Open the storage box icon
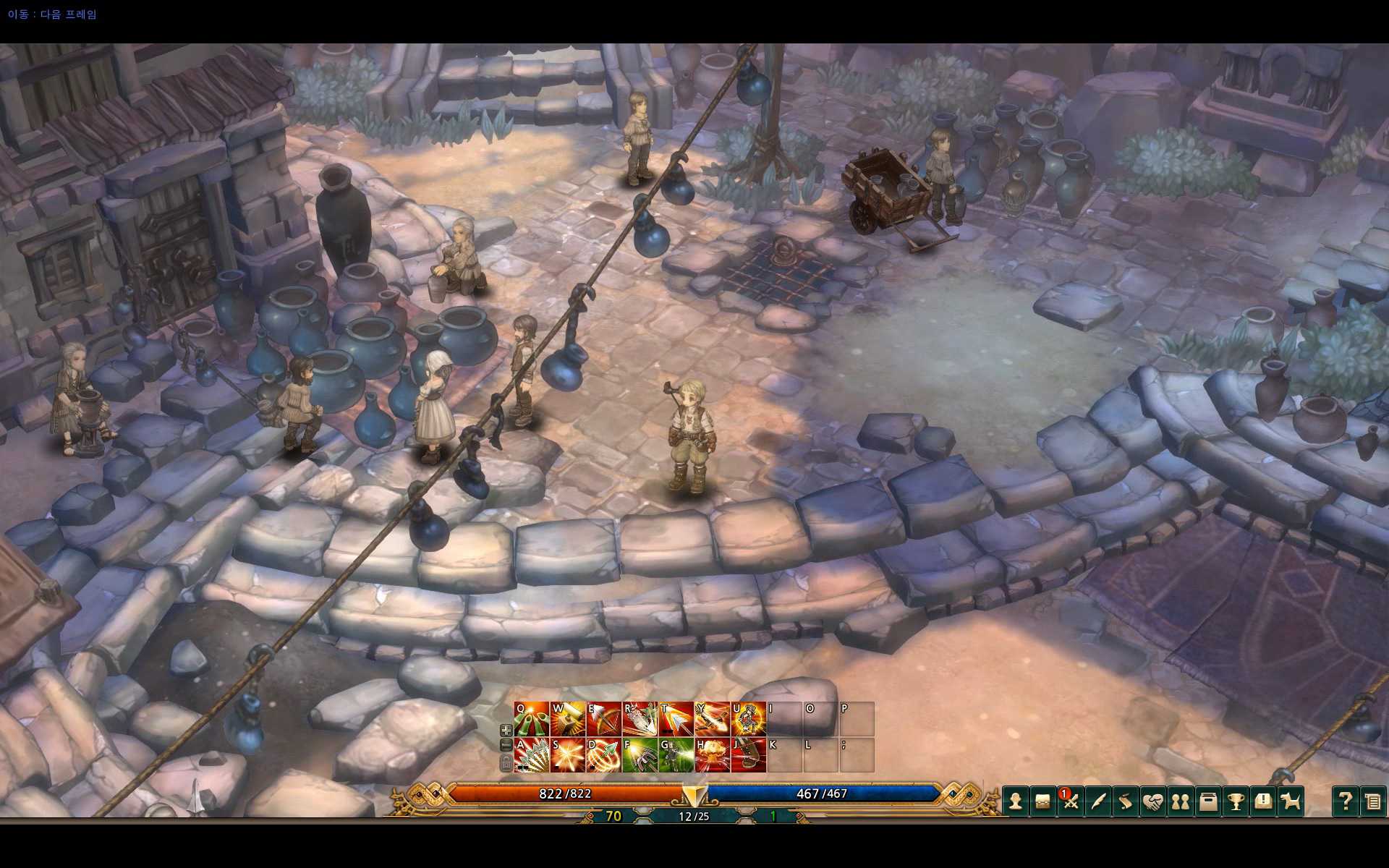 click(x=1207, y=801)
